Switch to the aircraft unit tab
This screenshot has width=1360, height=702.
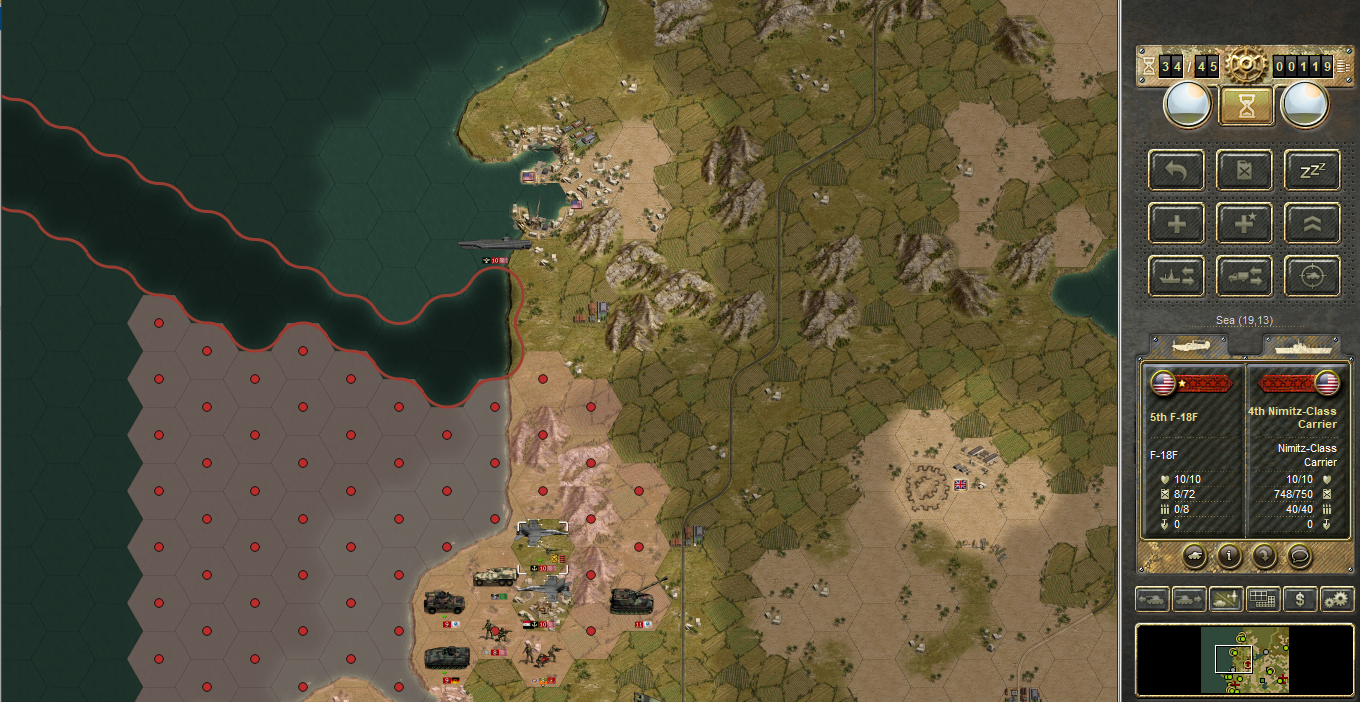click(1194, 345)
